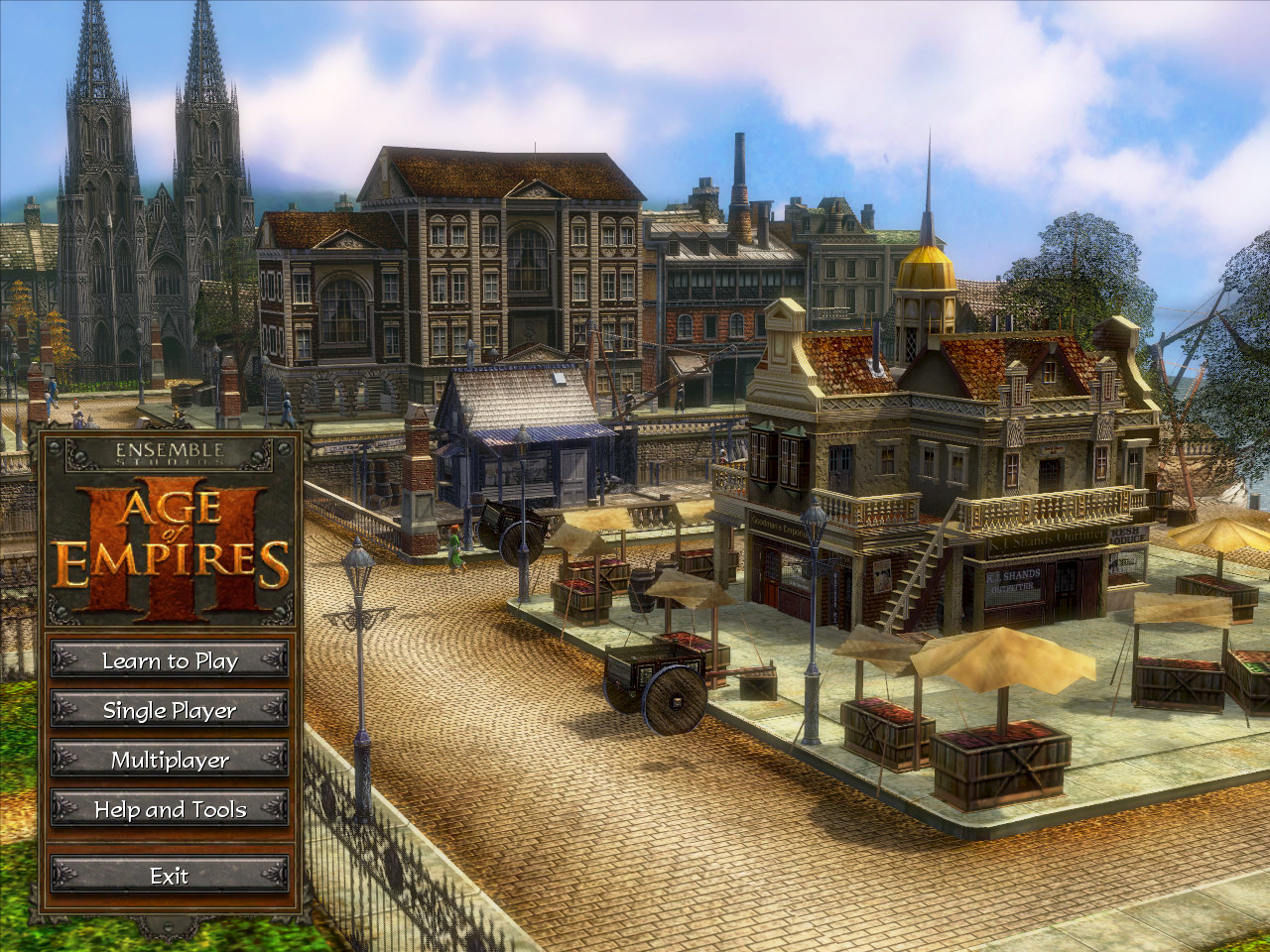Choose the Multiplayer option

pos(170,760)
